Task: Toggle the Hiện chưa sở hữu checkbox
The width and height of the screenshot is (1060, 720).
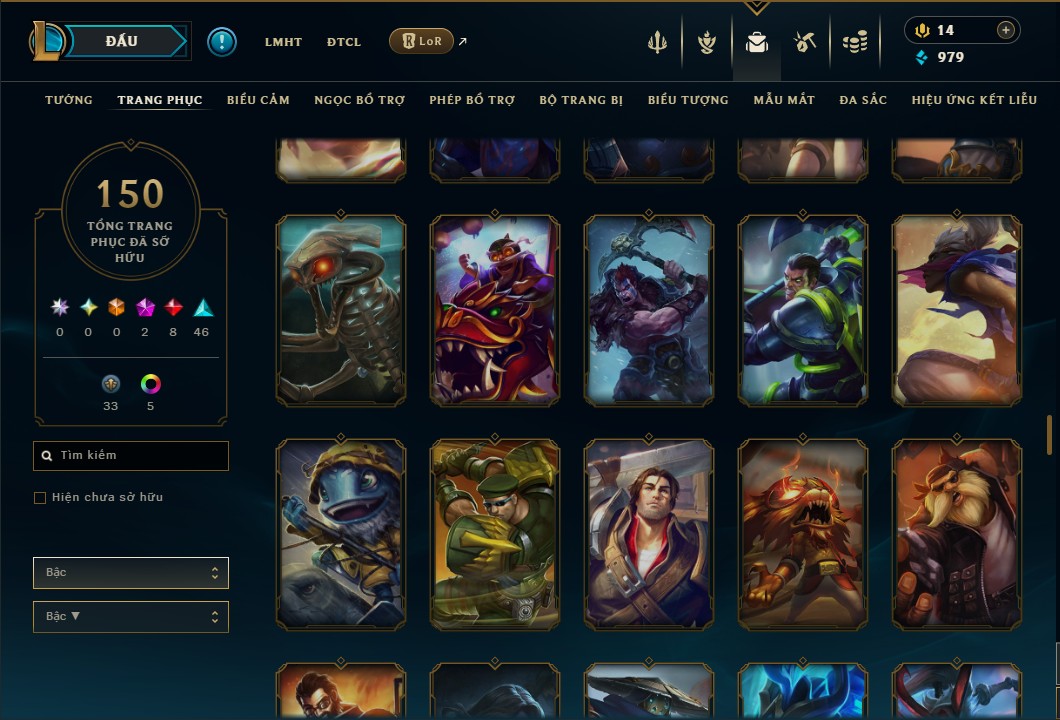Action: (40, 498)
